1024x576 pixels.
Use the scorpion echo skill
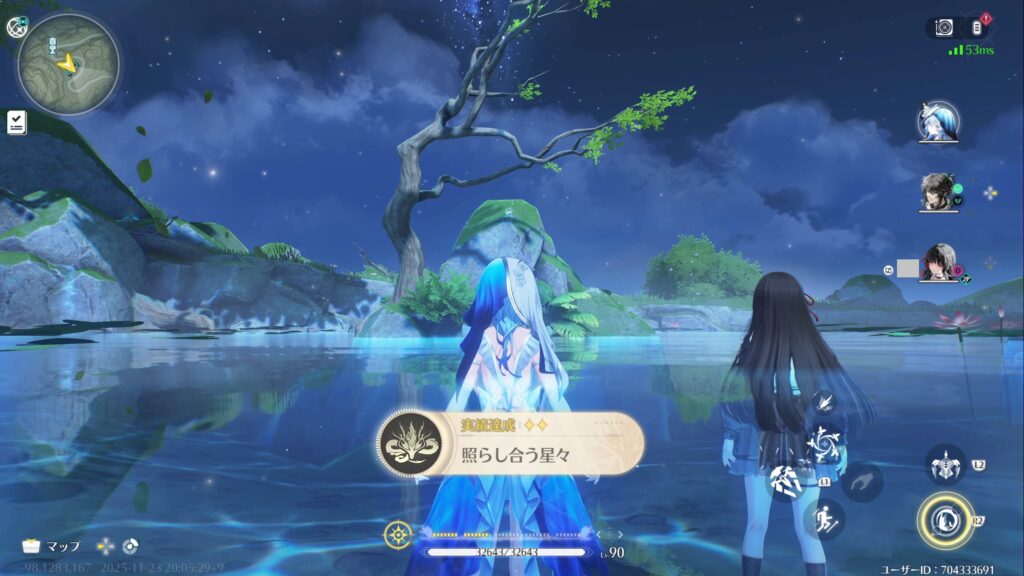[943, 465]
